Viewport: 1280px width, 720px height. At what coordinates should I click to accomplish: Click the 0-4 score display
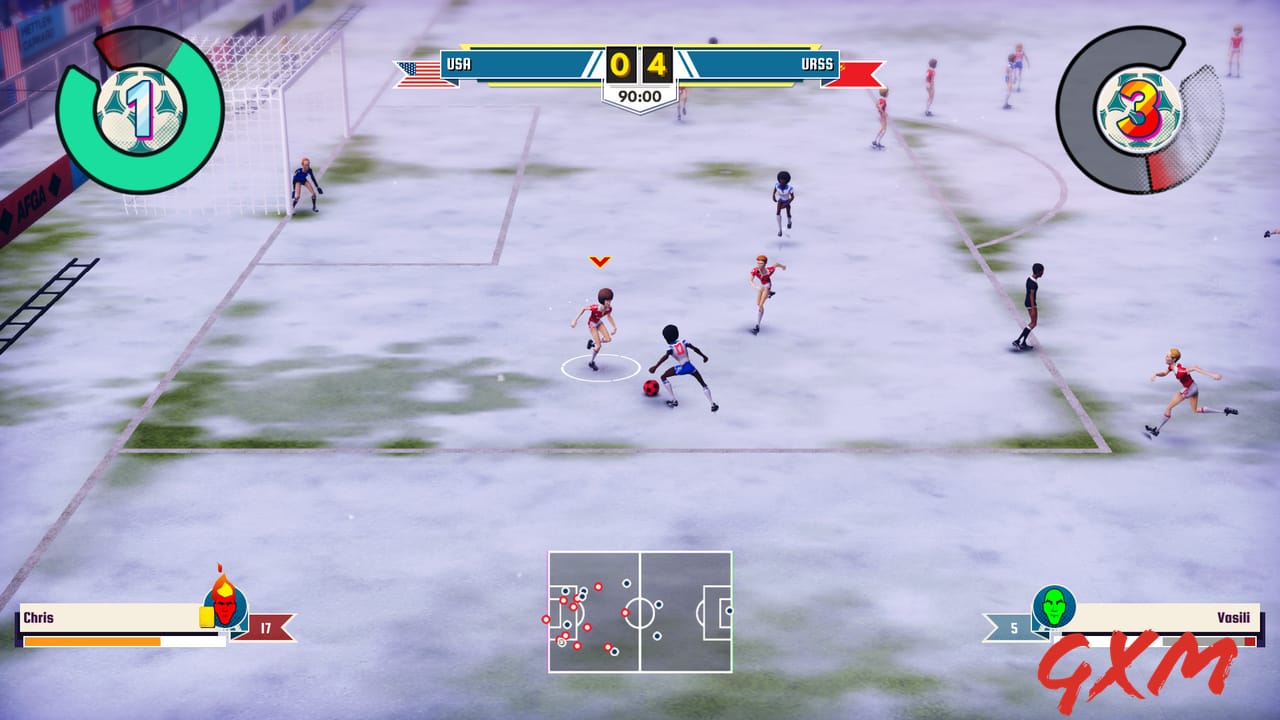click(x=639, y=62)
